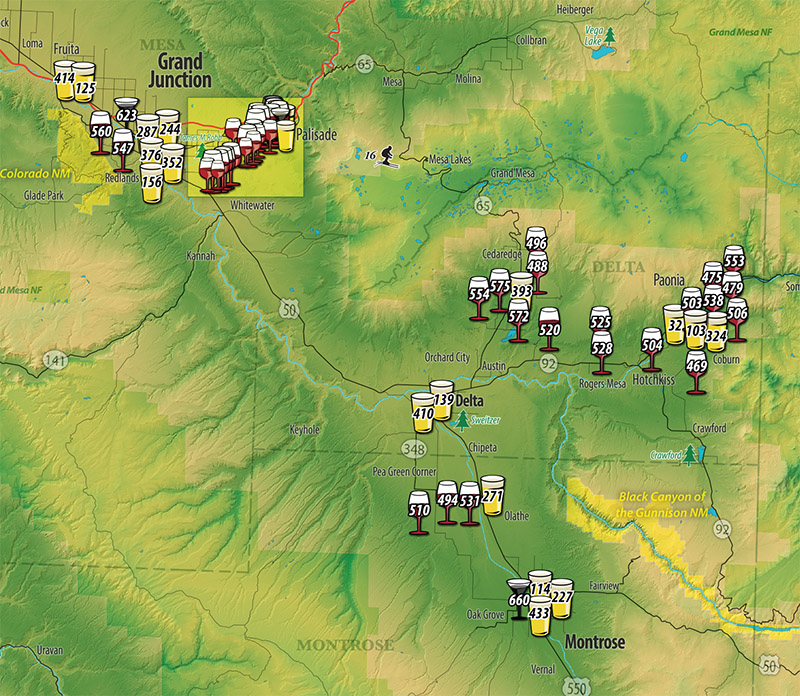
Task: Select the ski area marker numbered 16
Action: coord(381,156)
